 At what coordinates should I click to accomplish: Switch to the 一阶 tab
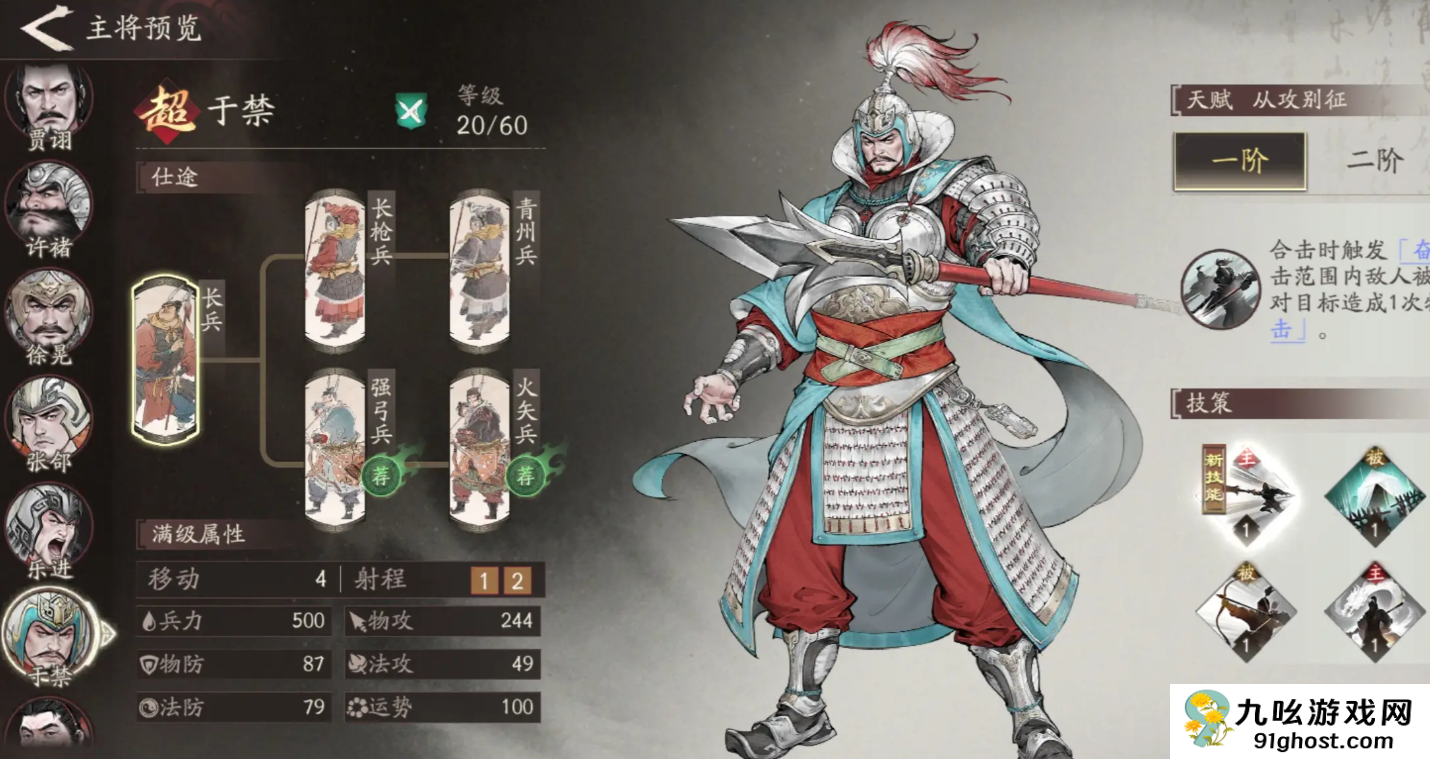coord(1240,161)
